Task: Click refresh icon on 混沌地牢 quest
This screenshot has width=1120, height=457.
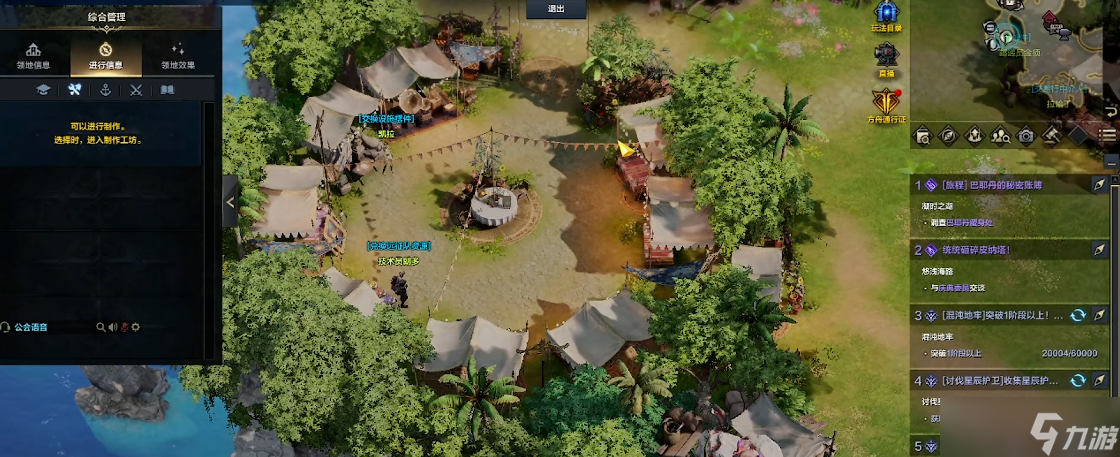Action: click(x=1078, y=315)
